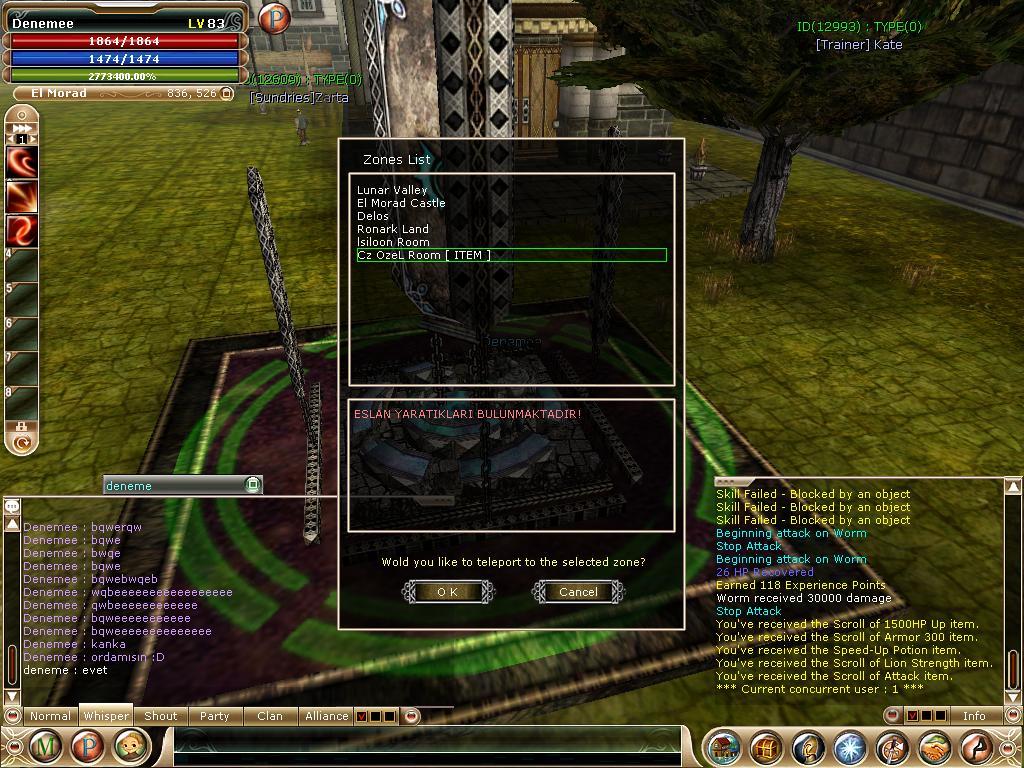
Task: Switch to the Shout chat tab
Action: coord(160,716)
